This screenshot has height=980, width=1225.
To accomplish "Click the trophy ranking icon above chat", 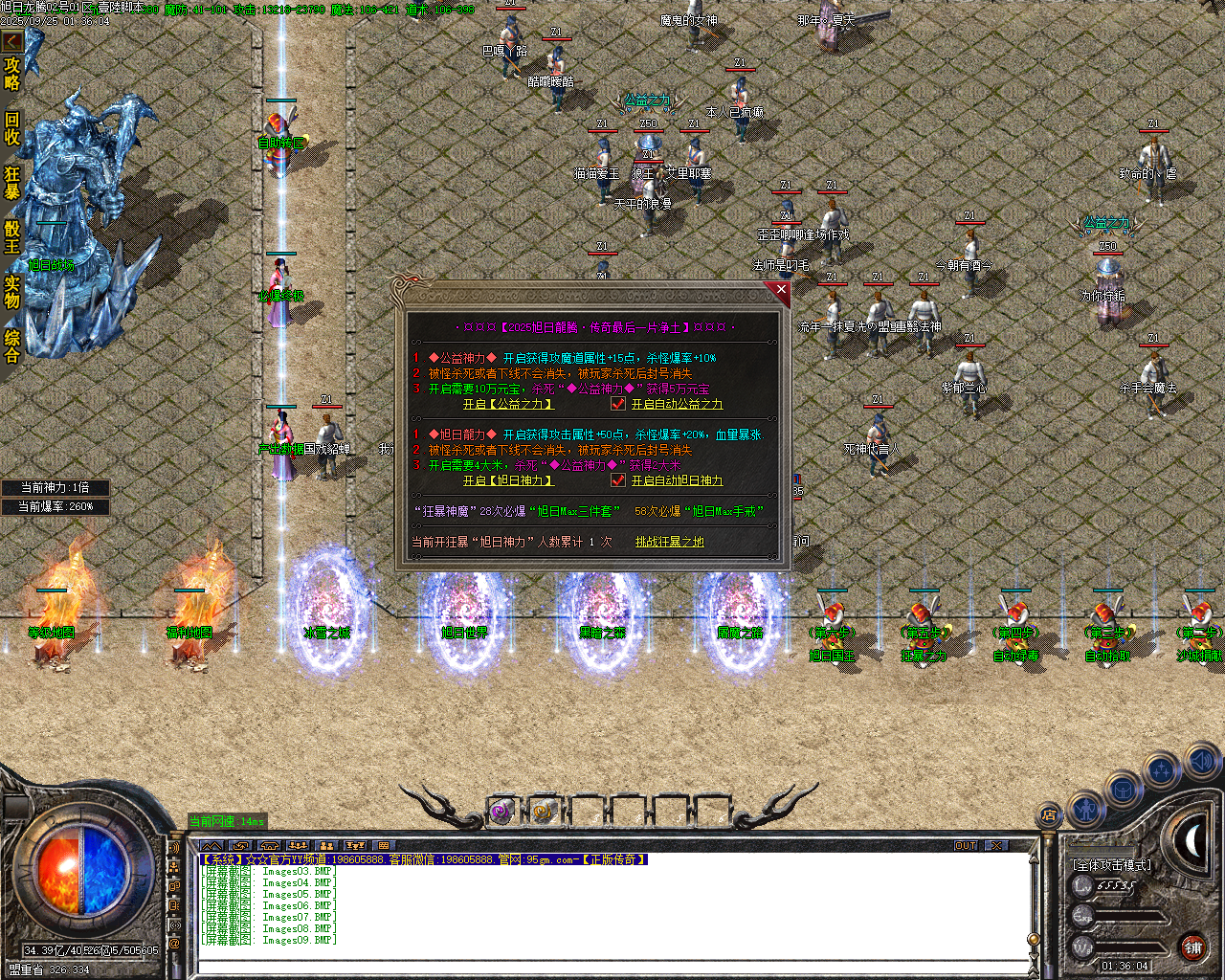I will point(356,846).
